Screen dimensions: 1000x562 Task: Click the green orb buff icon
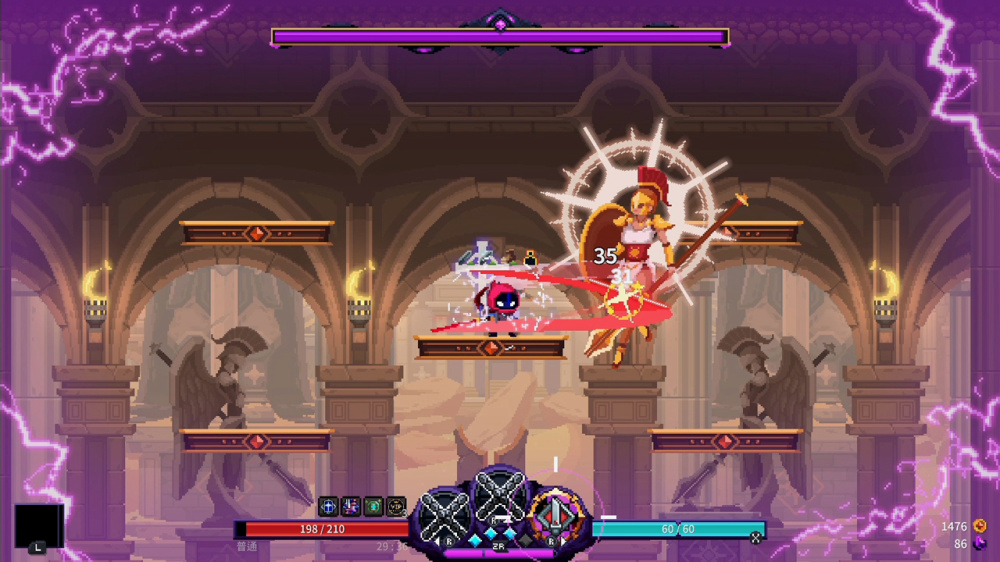pos(373,507)
